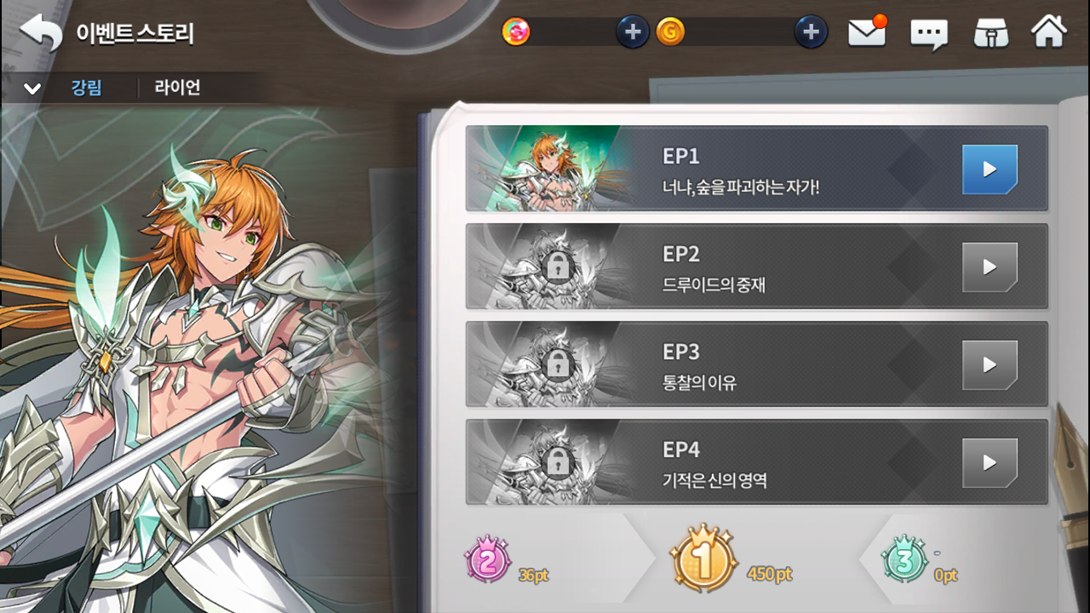The image size is (1090, 613).
Task: Go back using the return arrow
Action: (41, 33)
